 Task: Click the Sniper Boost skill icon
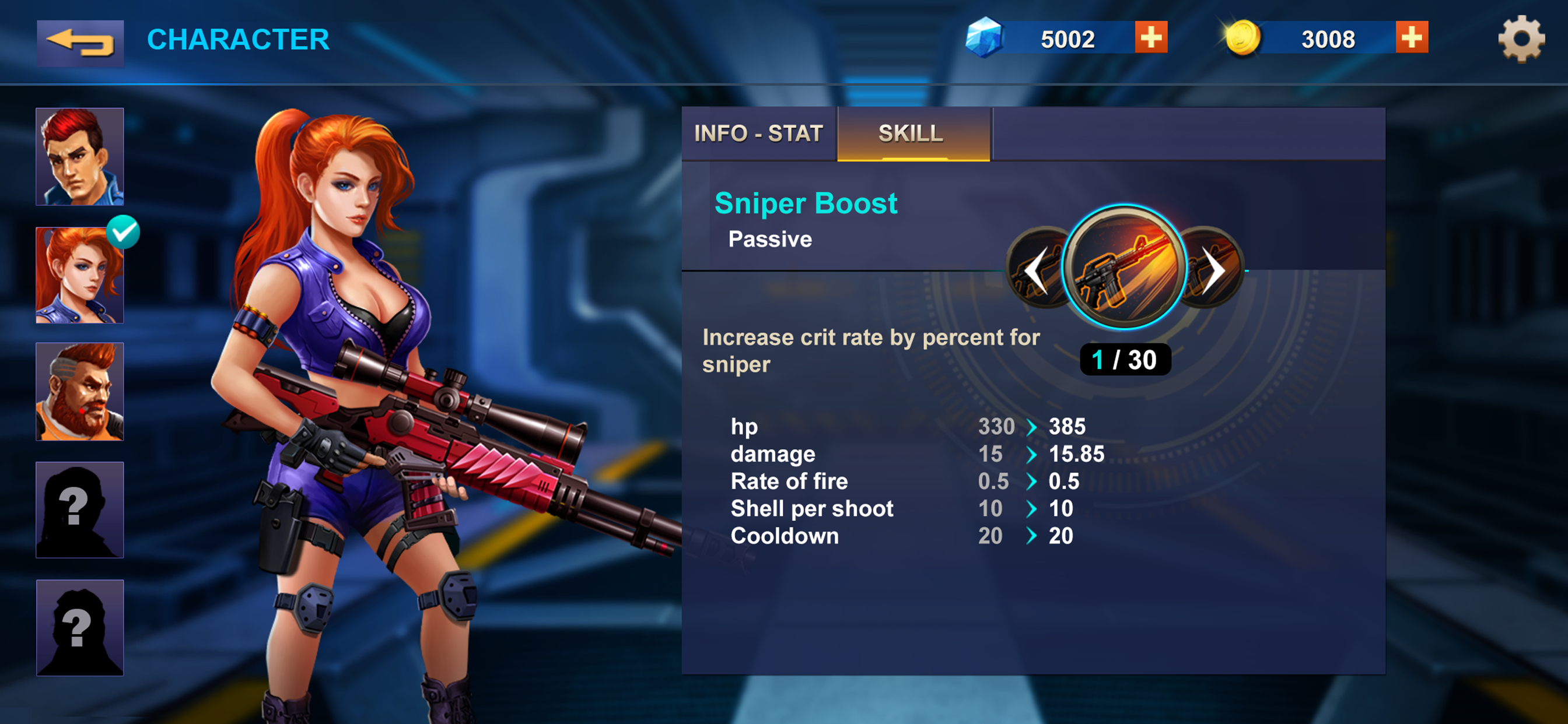(x=1123, y=266)
